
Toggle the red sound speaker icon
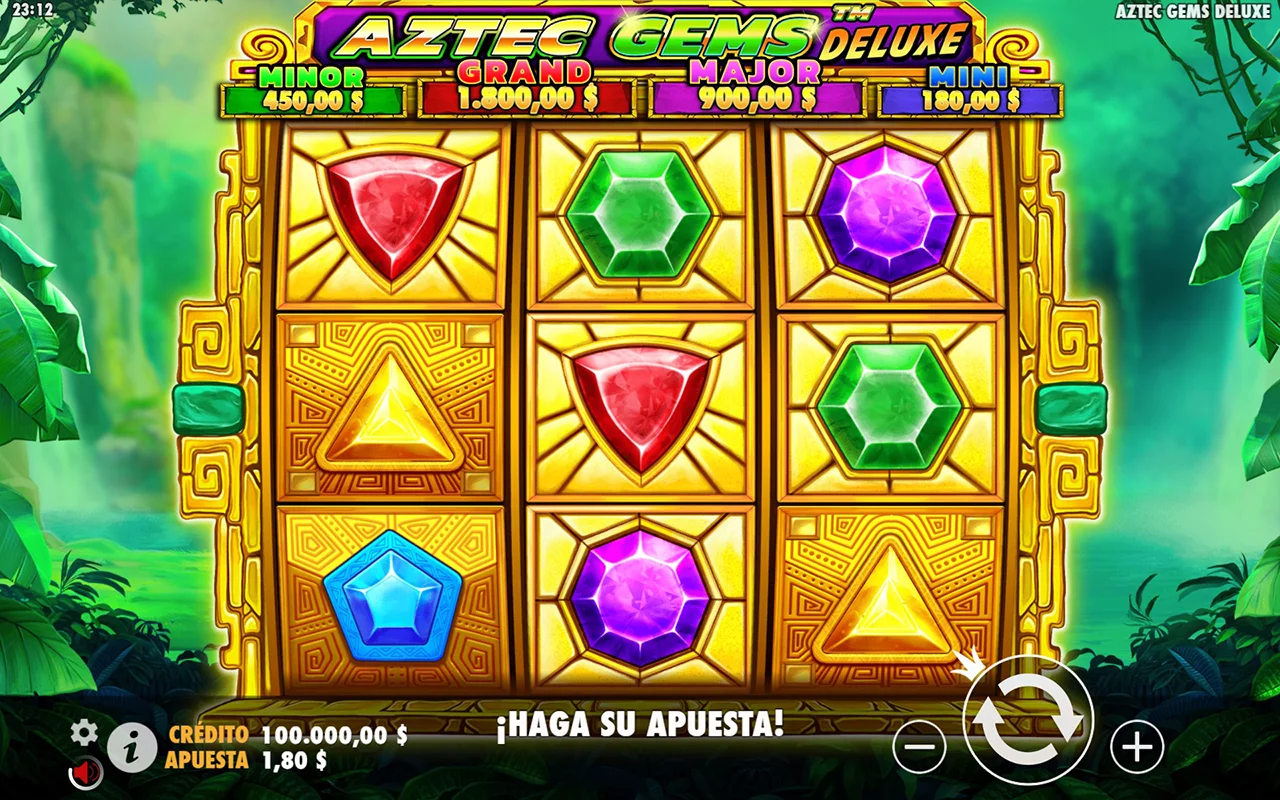point(85,772)
